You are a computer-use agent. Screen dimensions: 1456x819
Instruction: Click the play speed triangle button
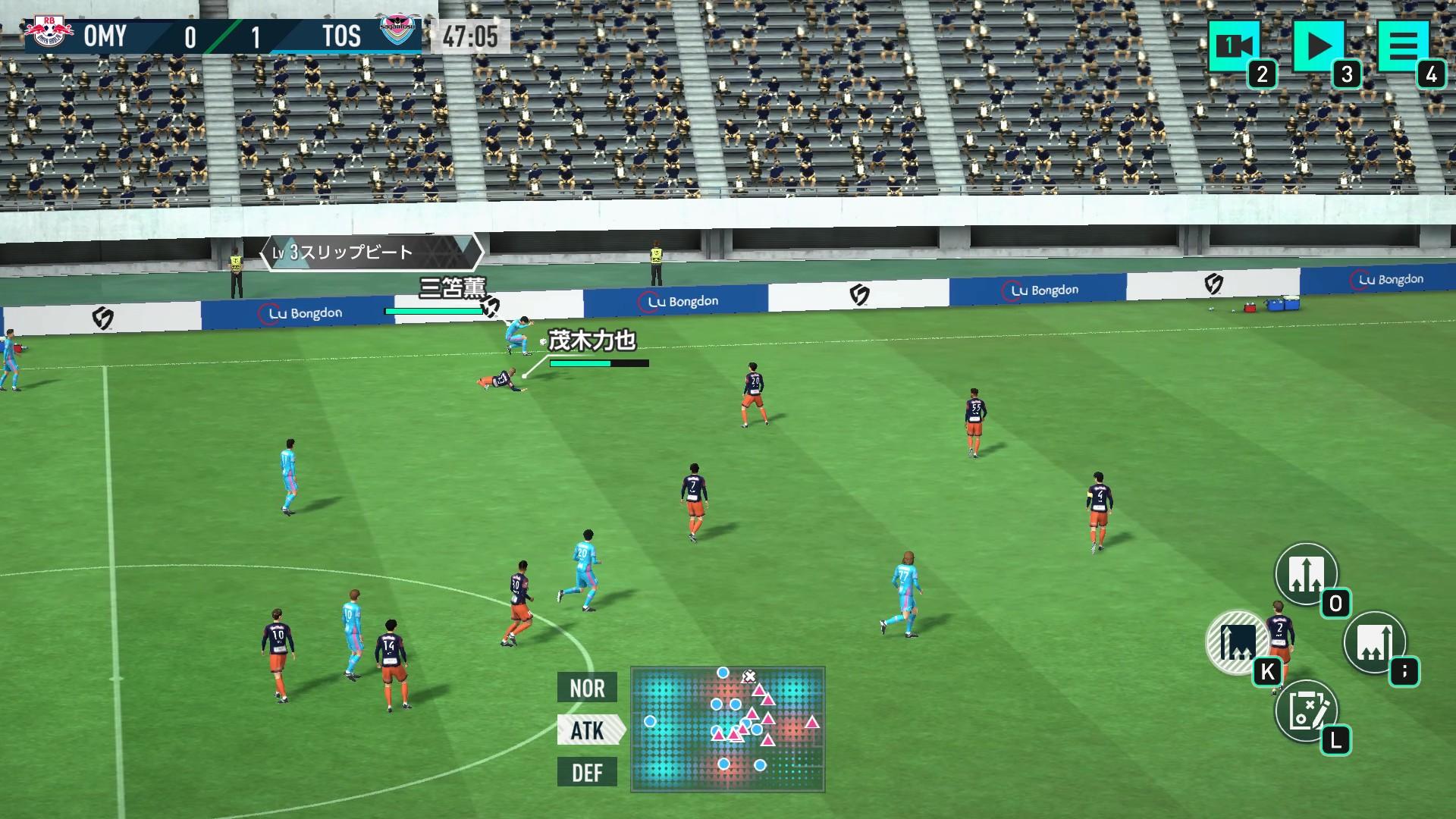point(1319,46)
